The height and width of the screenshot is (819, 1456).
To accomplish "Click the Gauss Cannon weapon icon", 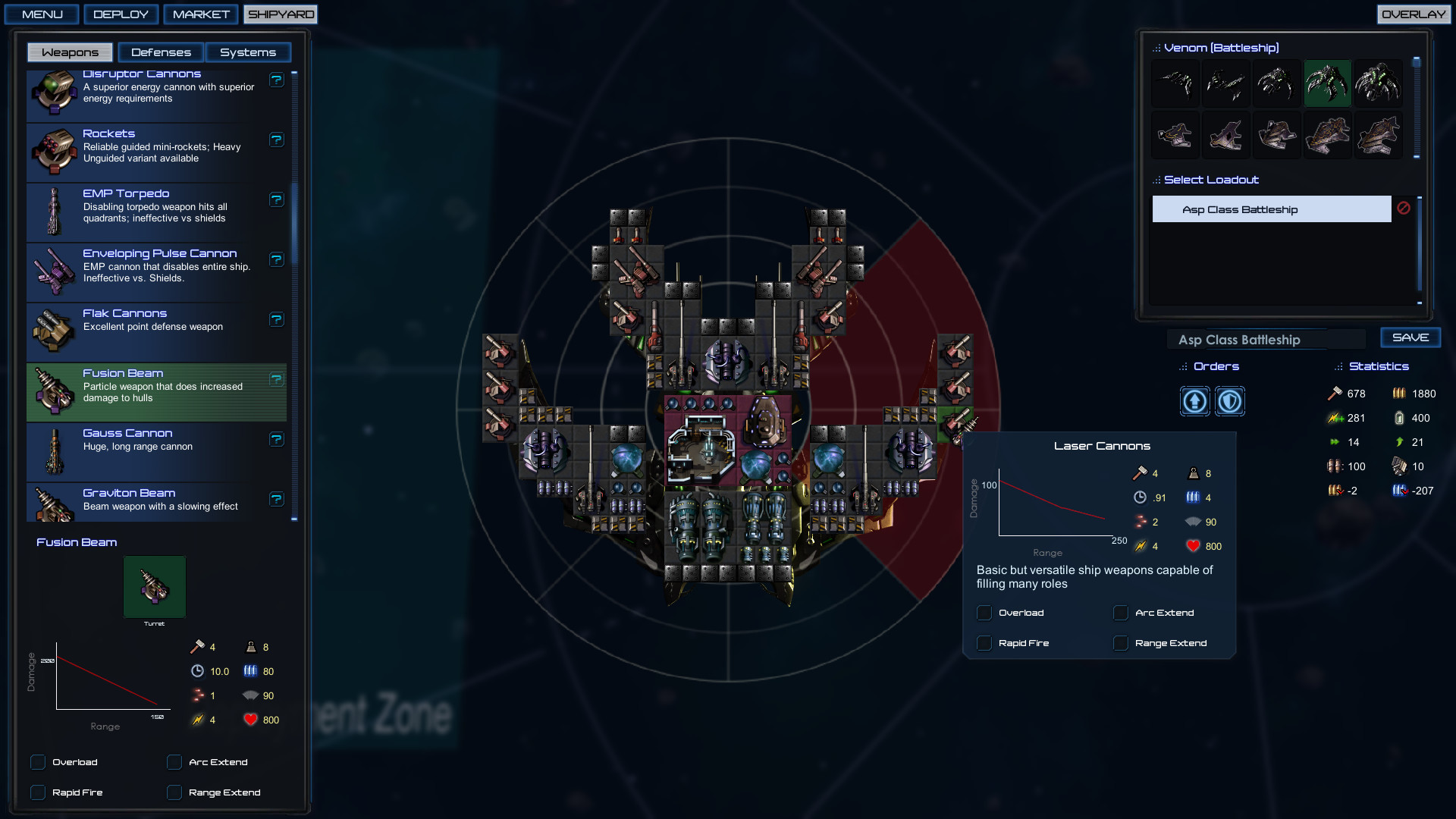I will pyautogui.click(x=53, y=448).
